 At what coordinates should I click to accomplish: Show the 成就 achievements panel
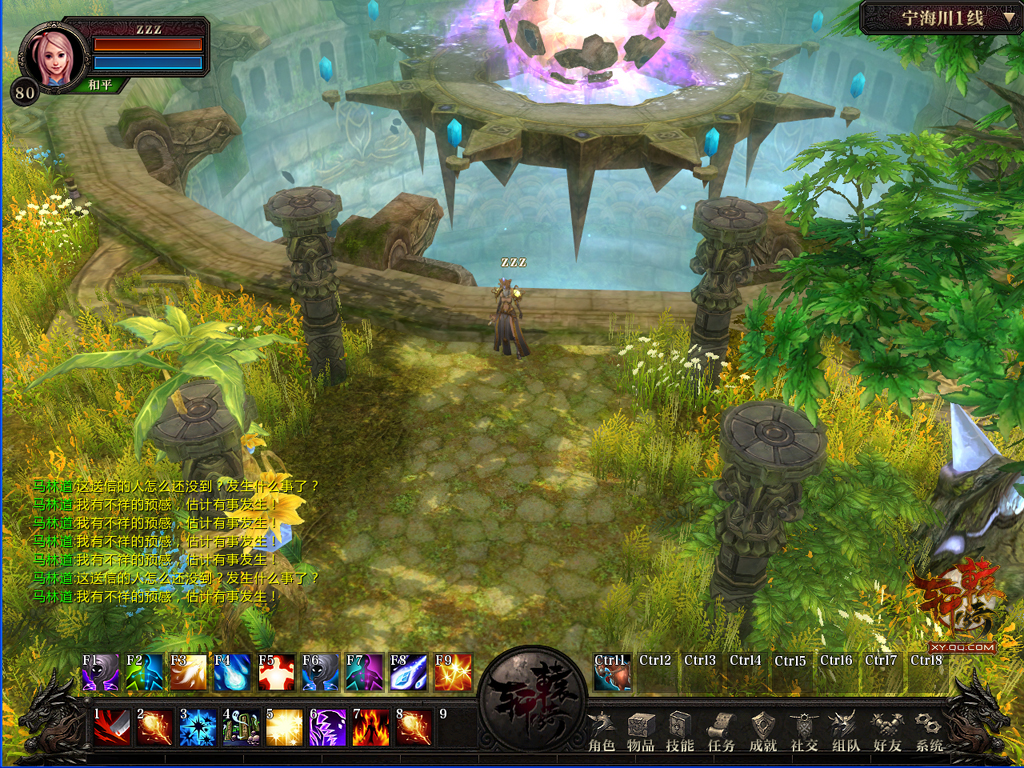763,731
